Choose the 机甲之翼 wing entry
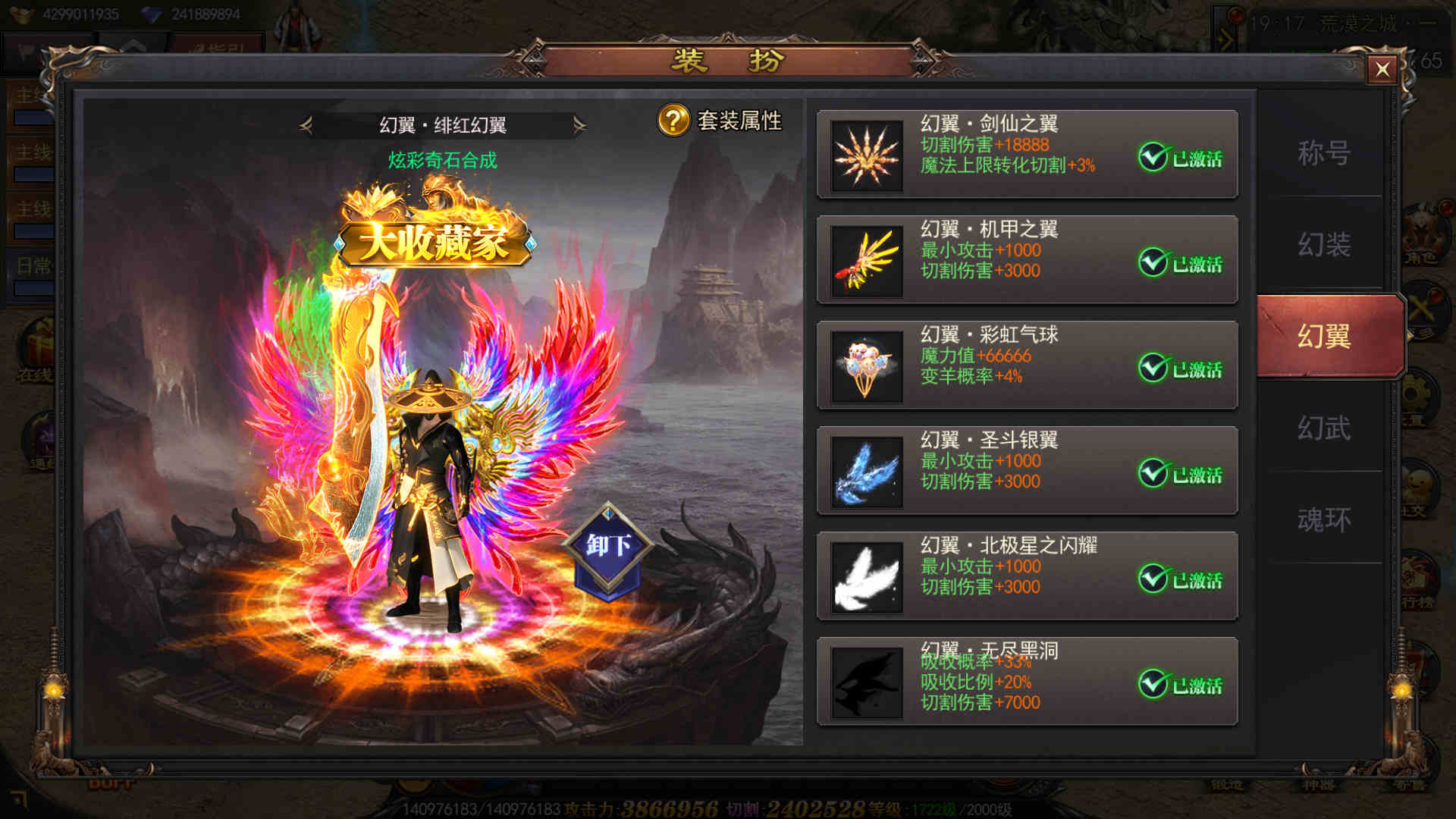The height and width of the screenshot is (819, 1456). 1026,260
